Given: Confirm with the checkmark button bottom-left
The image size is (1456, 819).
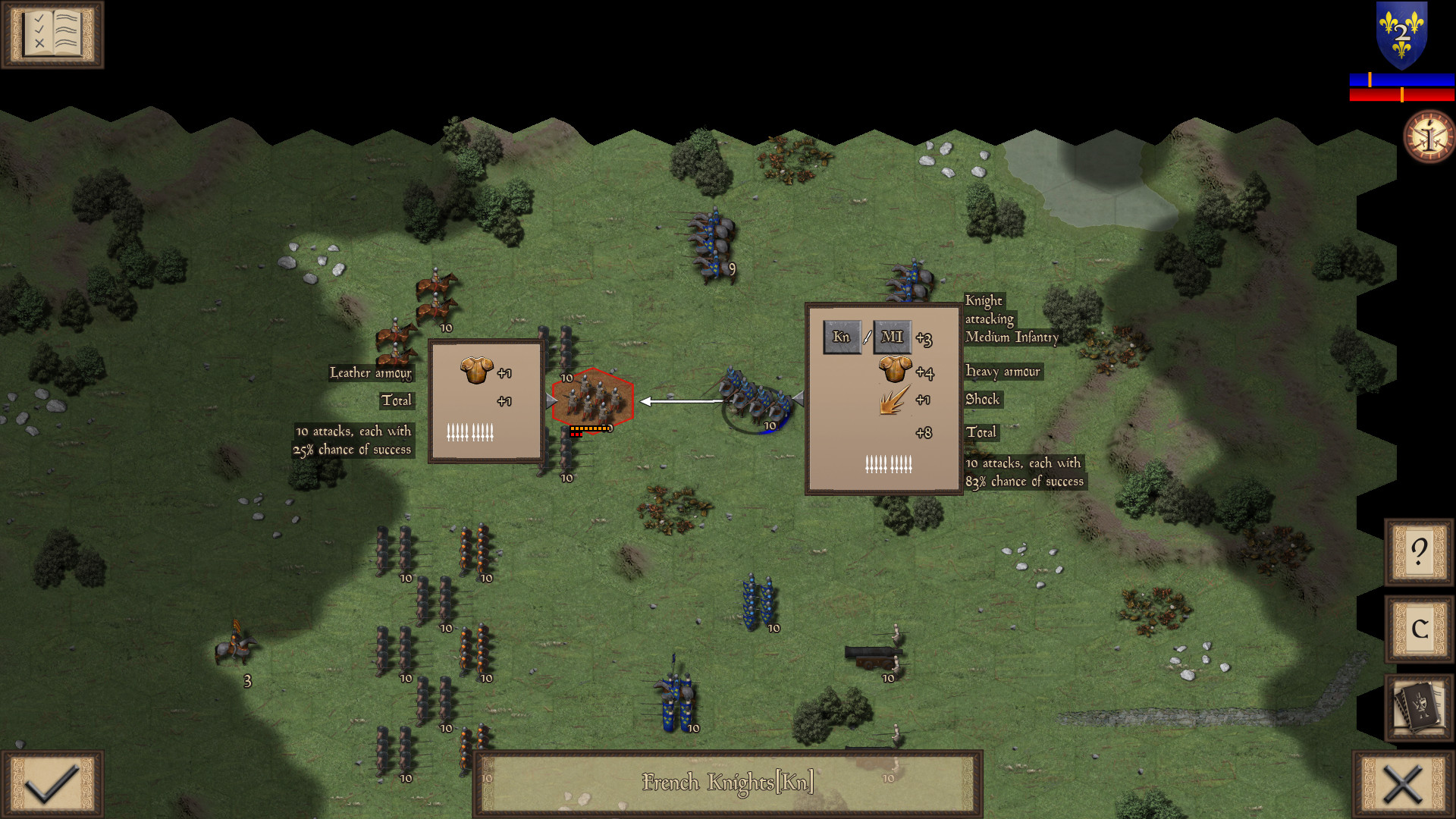Looking at the screenshot, I should click(x=51, y=783).
